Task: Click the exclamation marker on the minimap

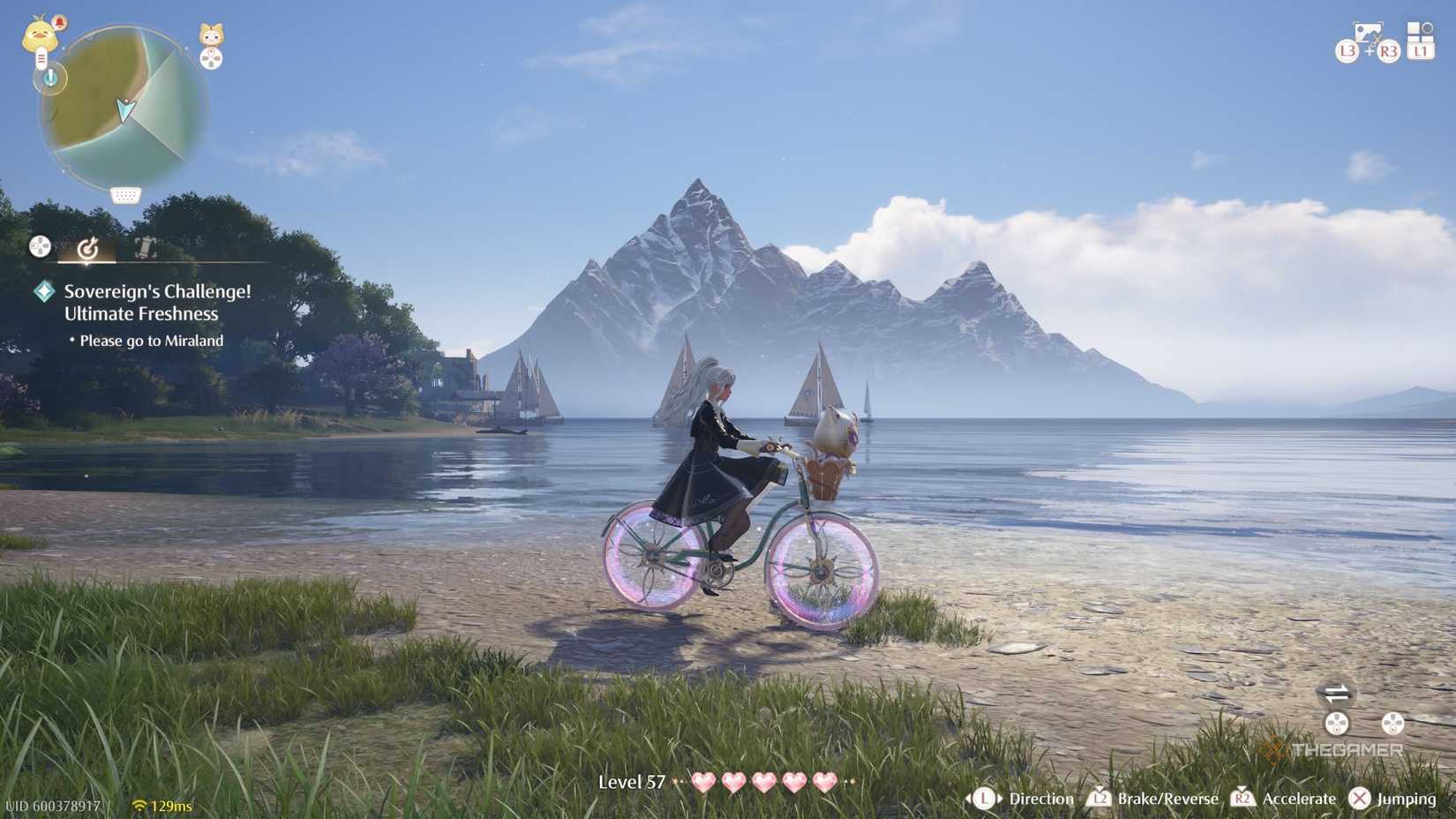Action: point(50,77)
